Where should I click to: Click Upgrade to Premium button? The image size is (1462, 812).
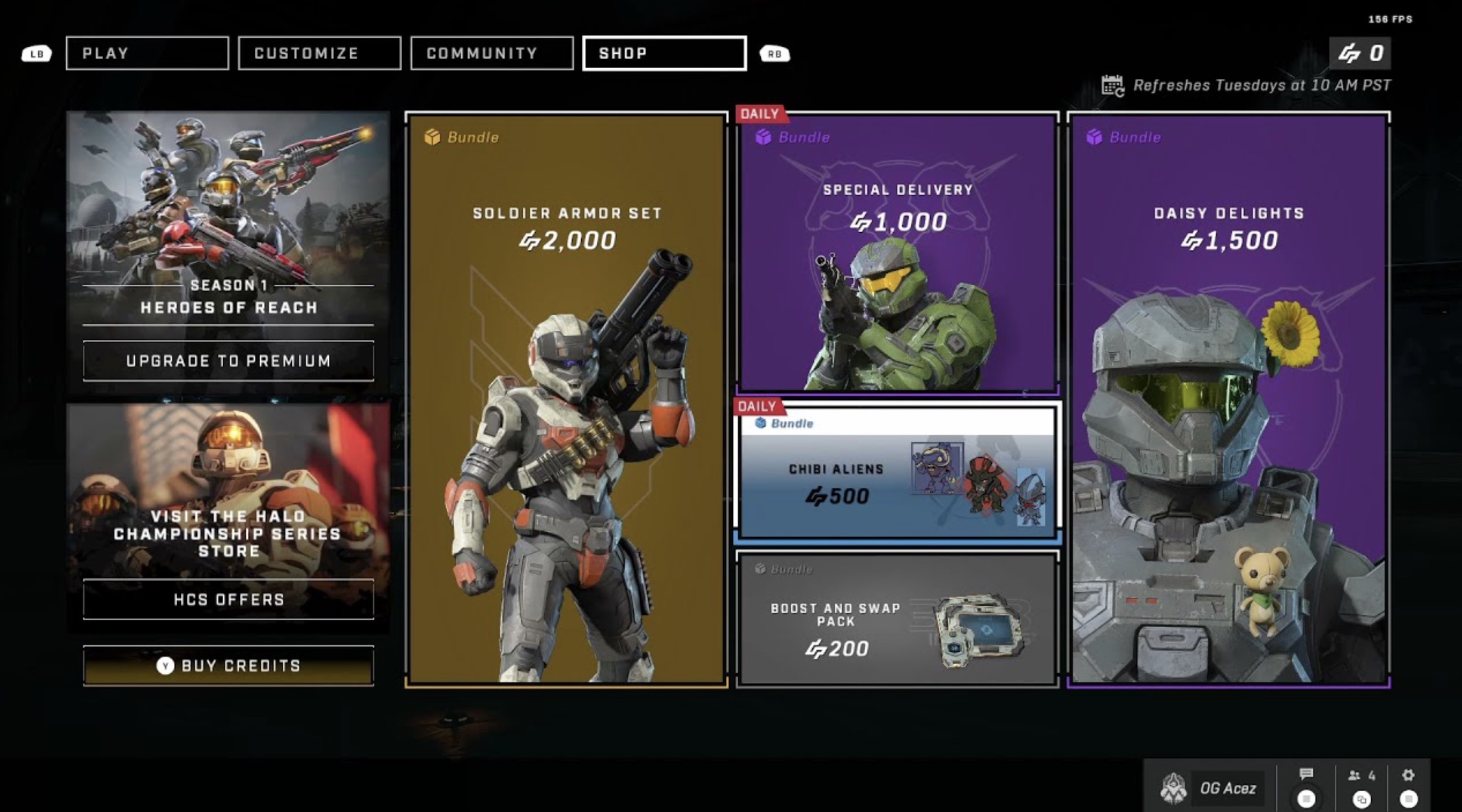click(228, 361)
